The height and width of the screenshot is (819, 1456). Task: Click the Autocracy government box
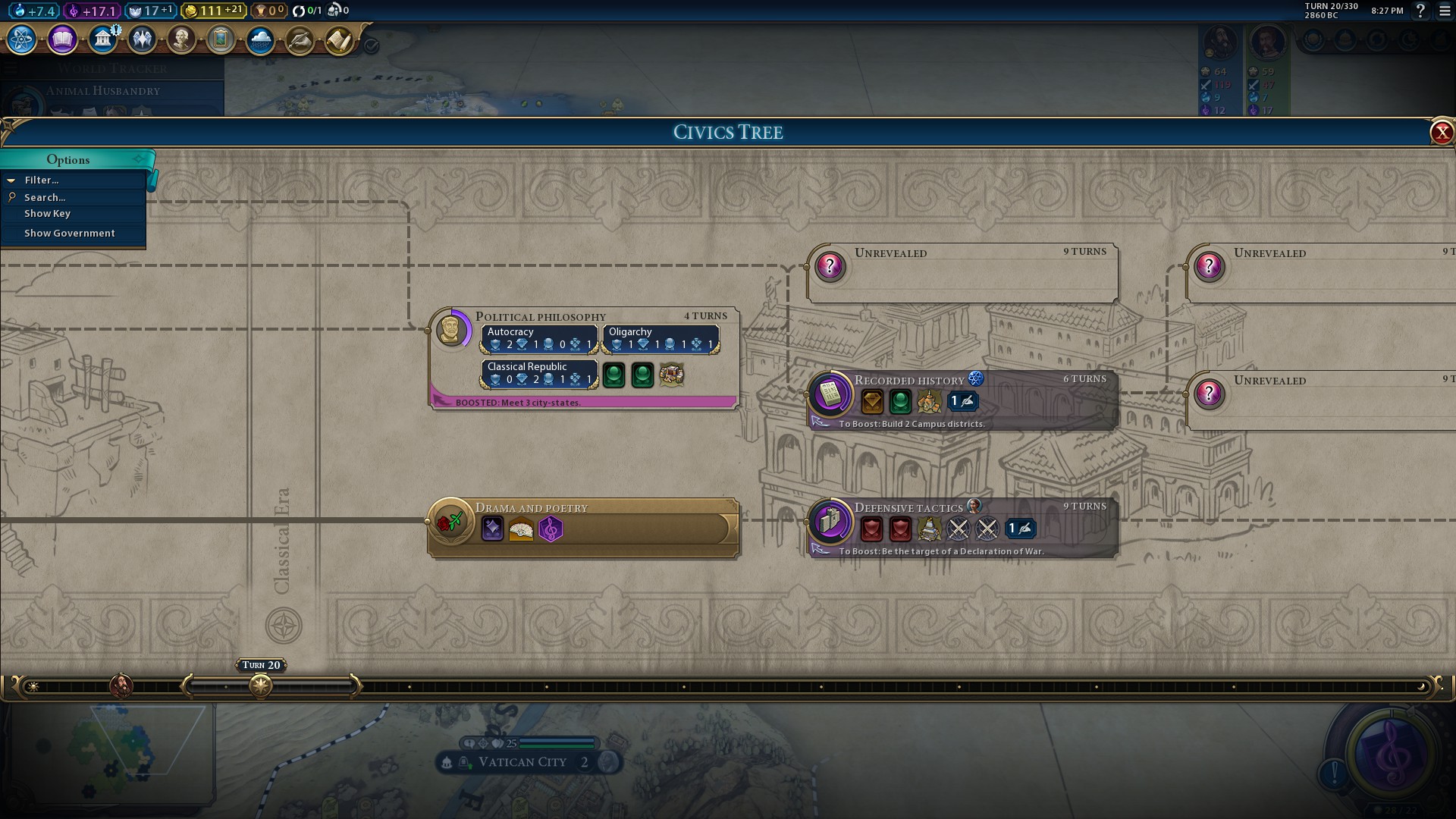click(x=539, y=339)
